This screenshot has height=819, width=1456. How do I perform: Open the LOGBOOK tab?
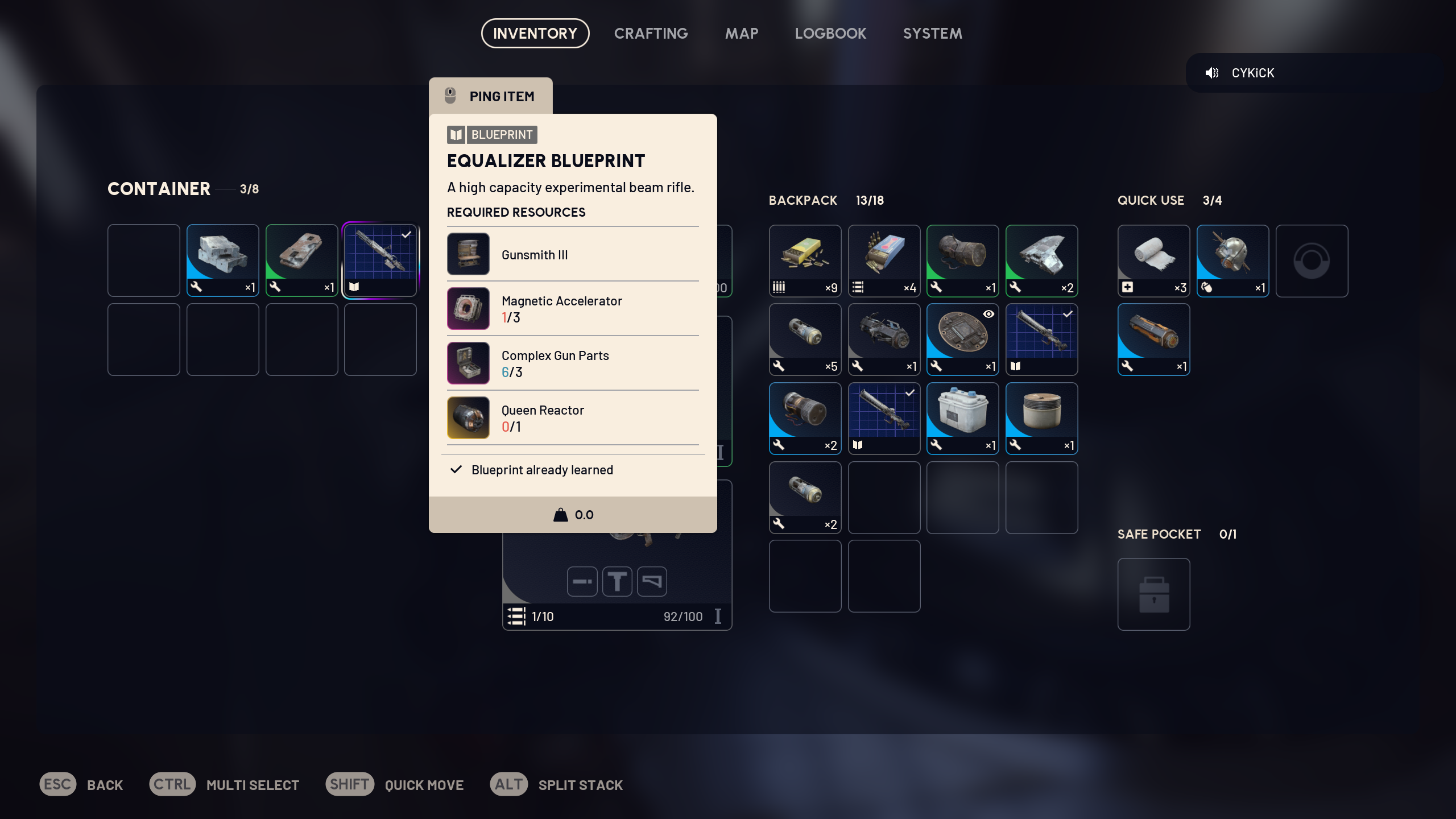830,33
